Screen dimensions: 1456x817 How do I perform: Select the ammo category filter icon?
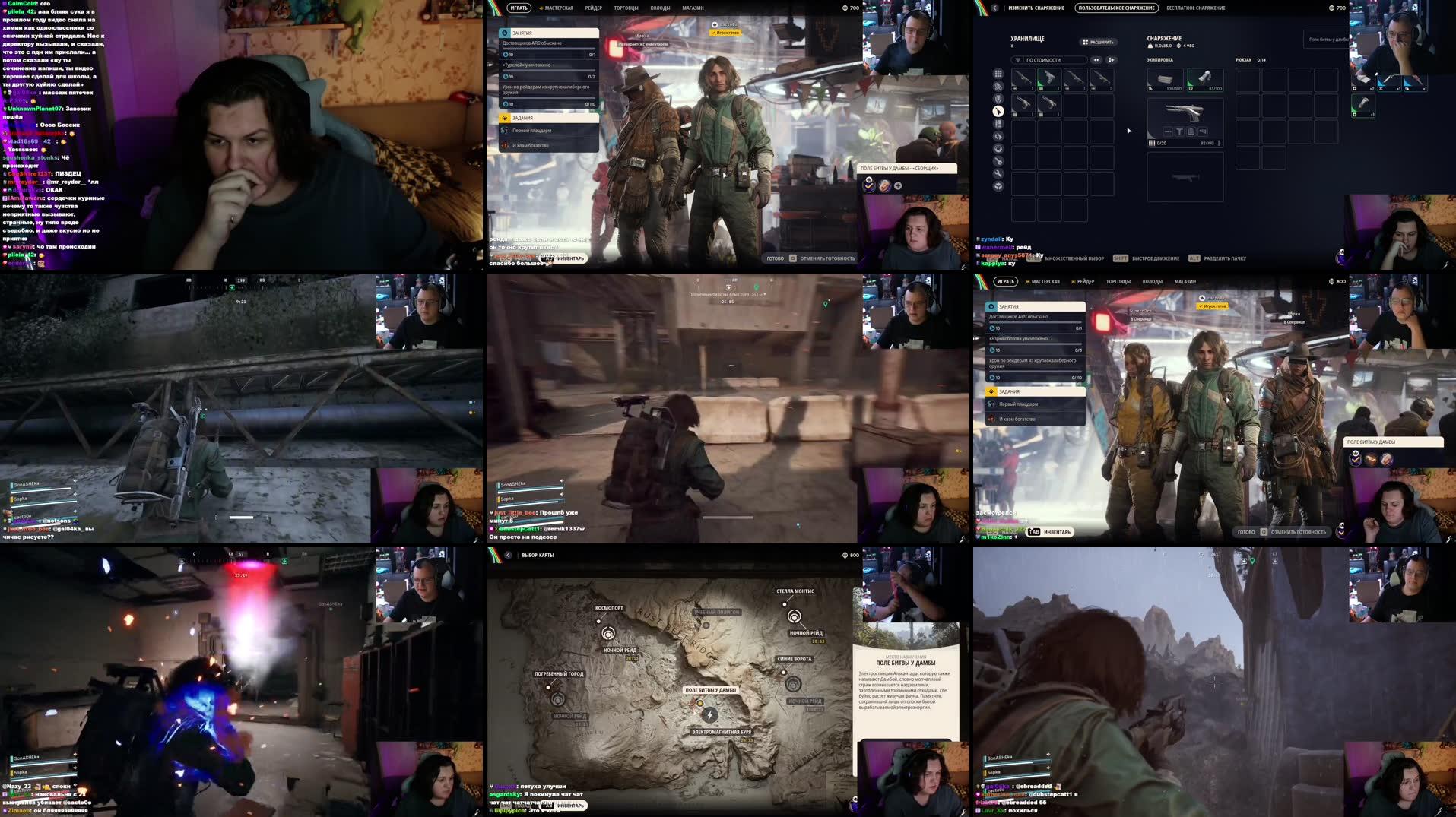(998, 123)
